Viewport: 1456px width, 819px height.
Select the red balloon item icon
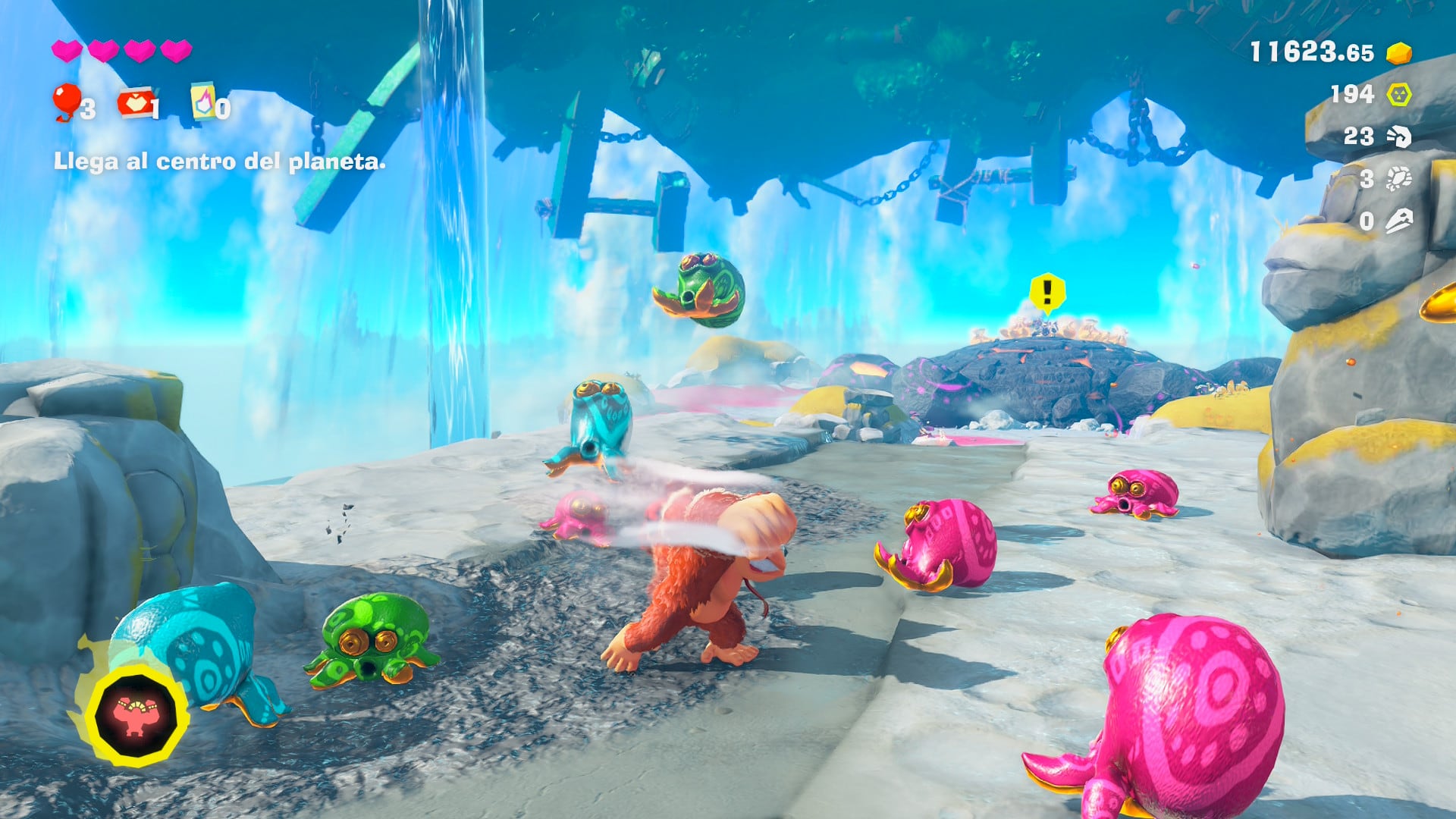(67, 102)
